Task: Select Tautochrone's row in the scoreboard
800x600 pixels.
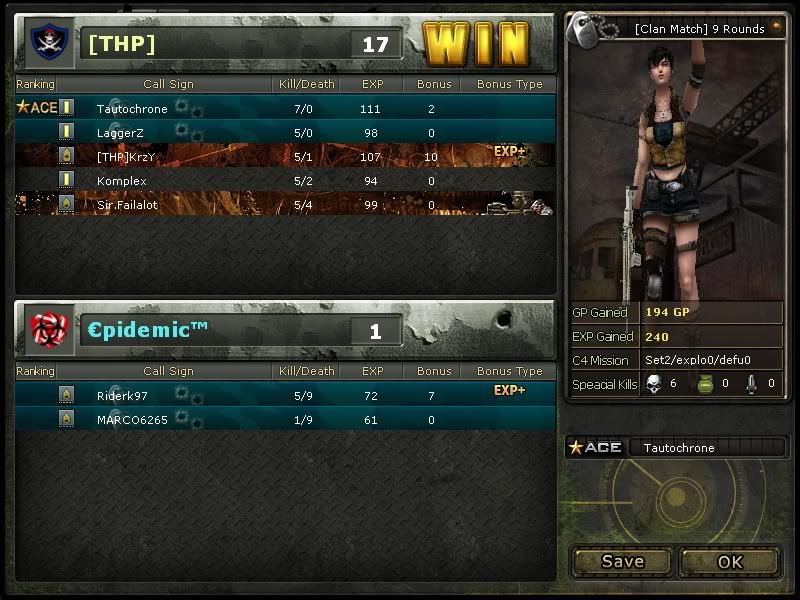Action: [285, 108]
